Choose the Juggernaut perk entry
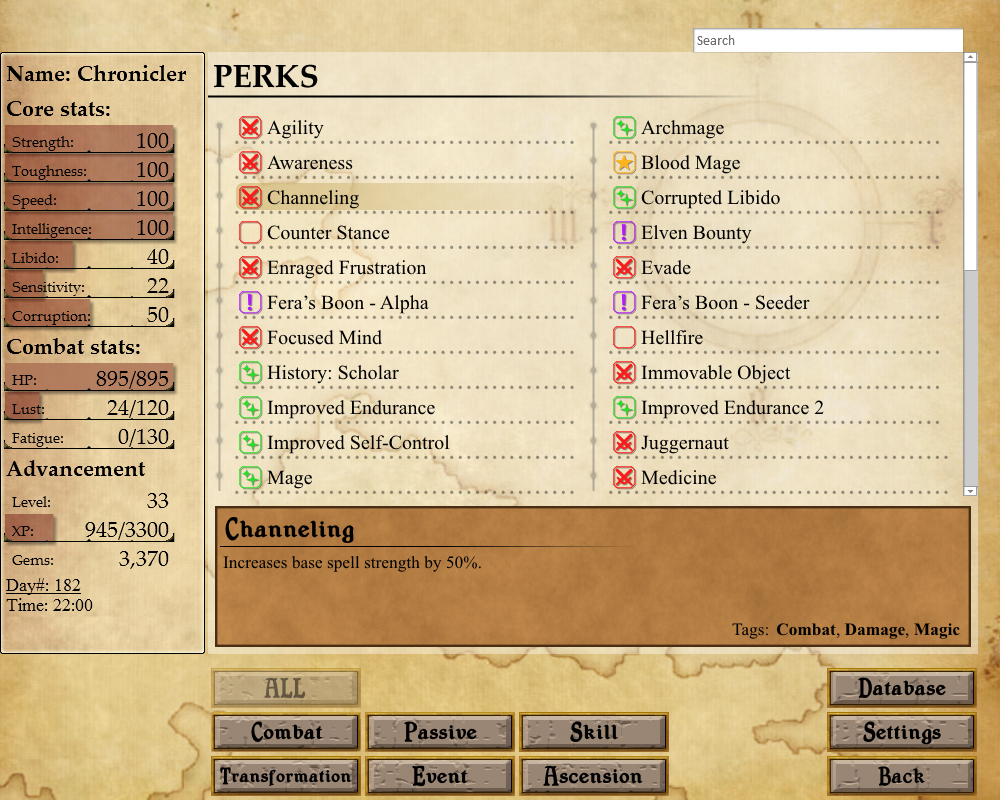 (x=684, y=443)
